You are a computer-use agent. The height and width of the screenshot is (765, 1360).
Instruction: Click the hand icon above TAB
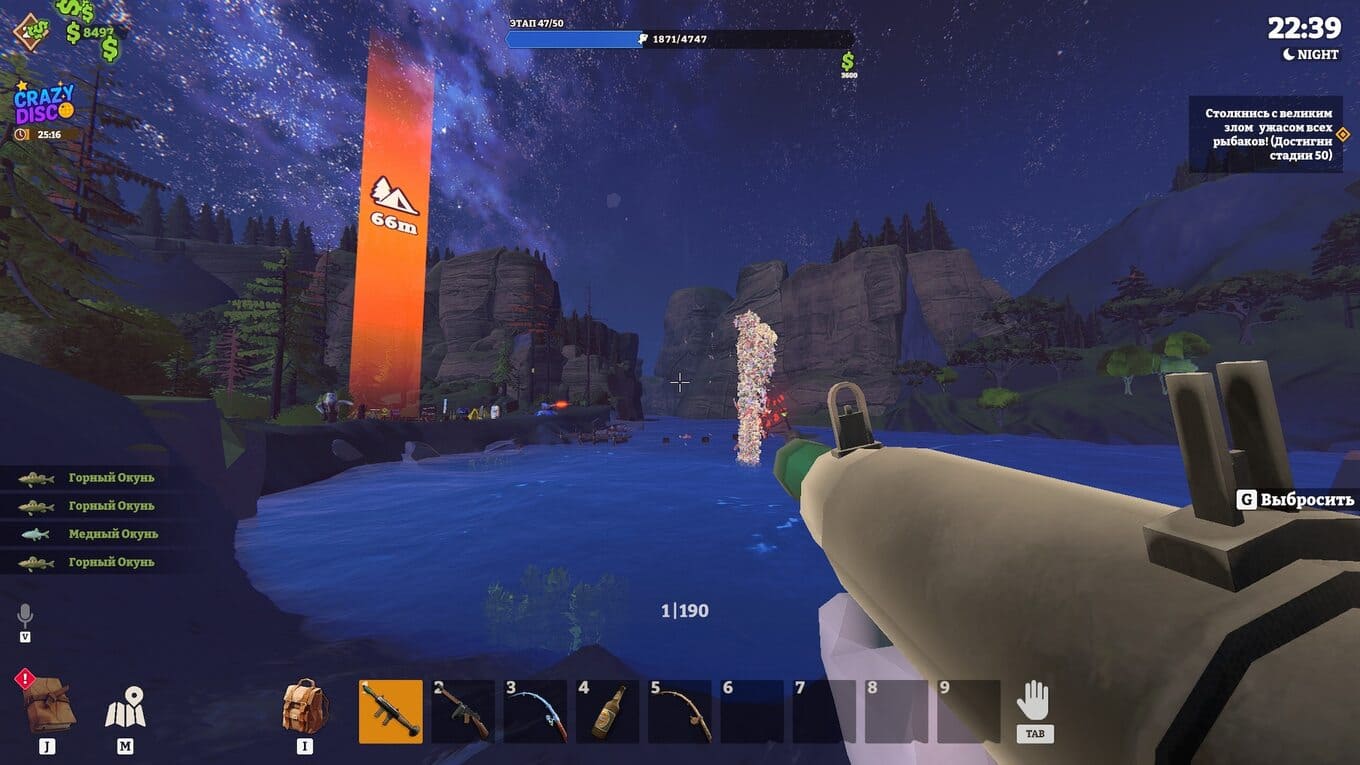(1033, 702)
